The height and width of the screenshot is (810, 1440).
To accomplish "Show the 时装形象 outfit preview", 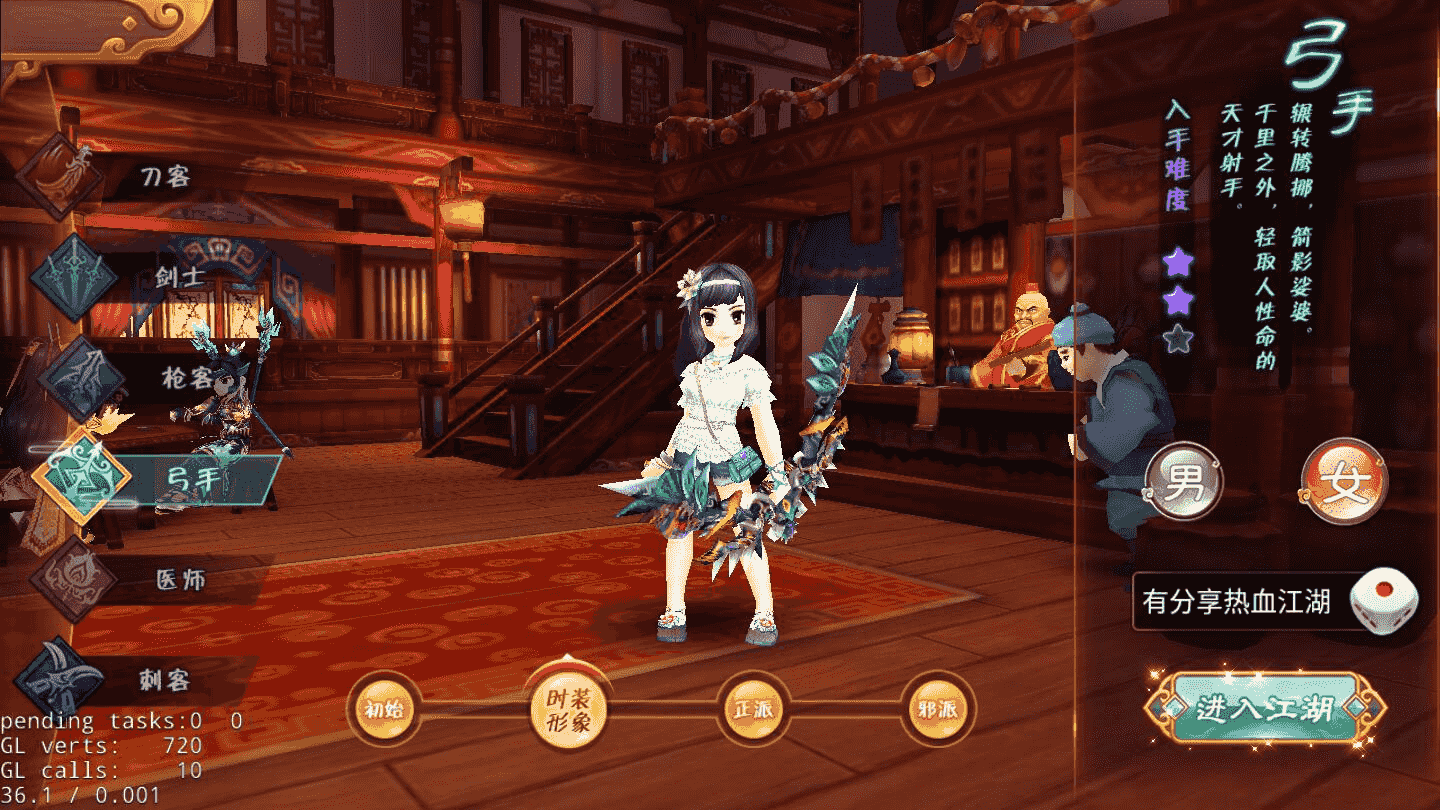I will (567, 709).
